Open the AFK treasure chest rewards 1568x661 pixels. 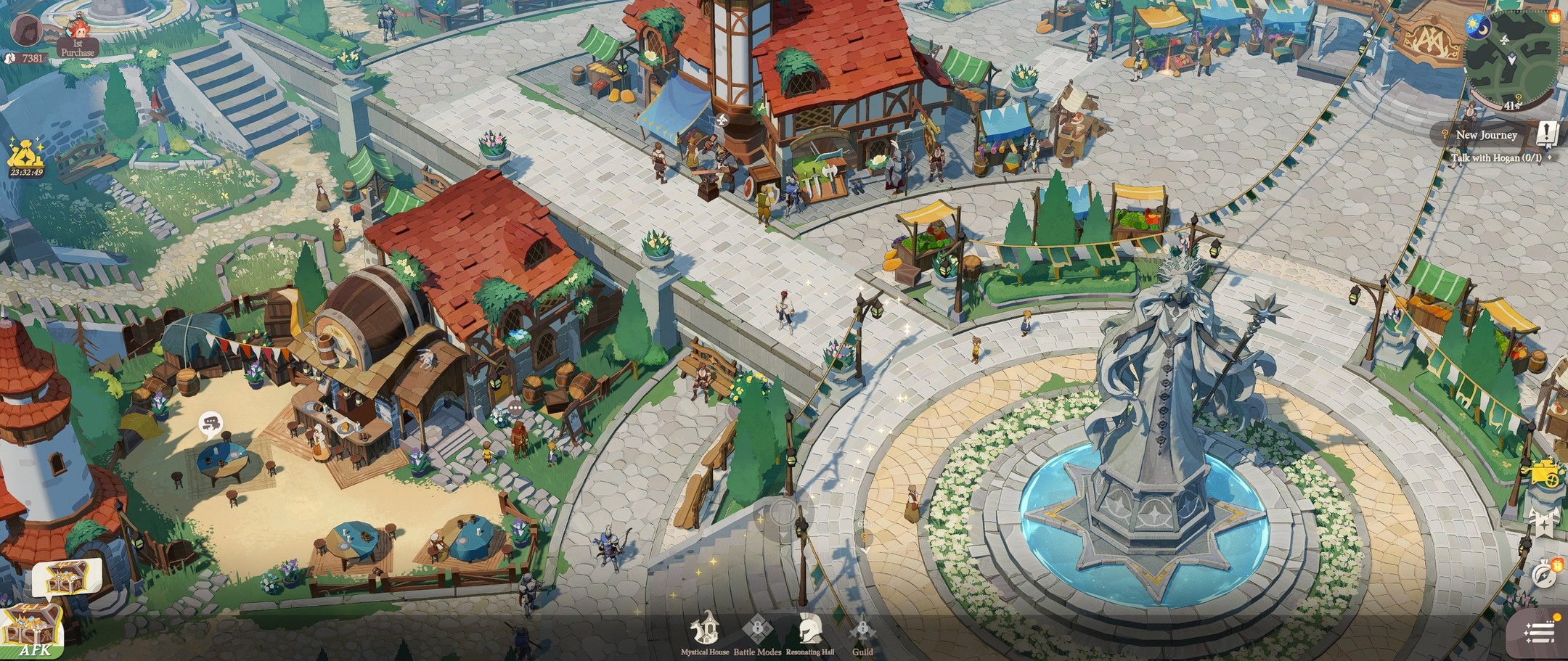[32, 631]
